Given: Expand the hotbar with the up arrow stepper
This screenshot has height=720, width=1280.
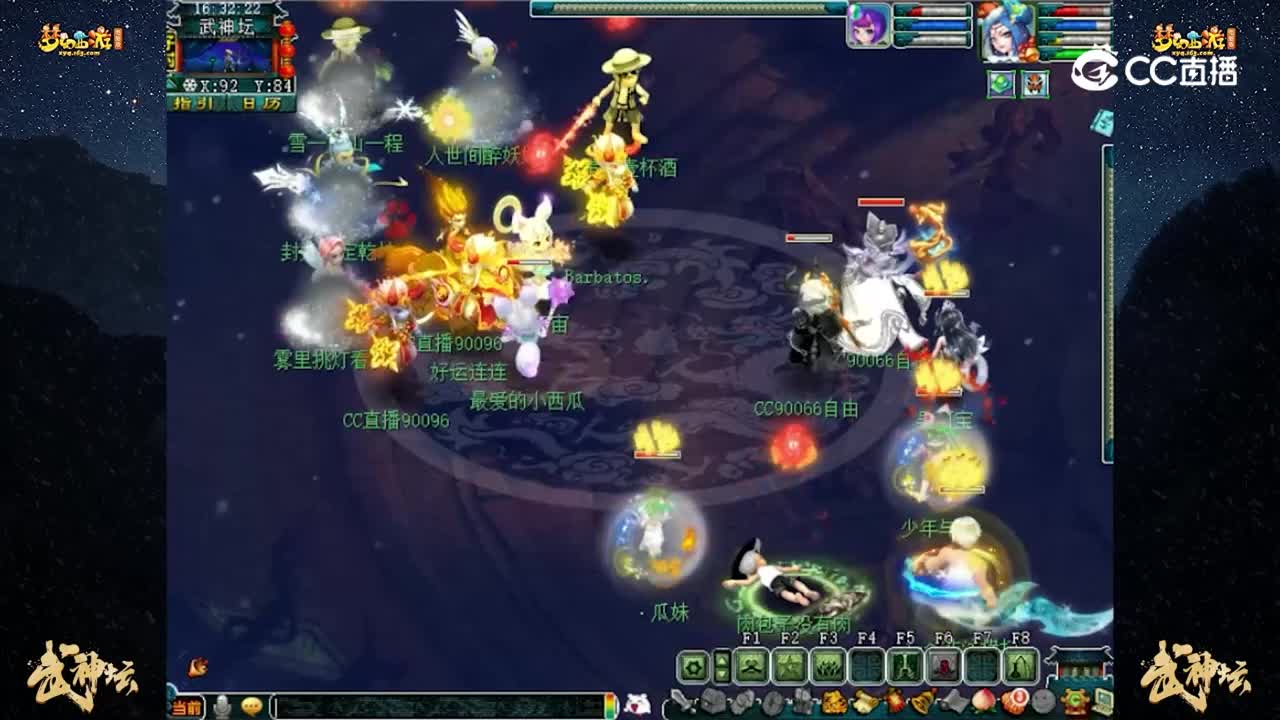Looking at the screenshot, I should [x=722, y=658].
